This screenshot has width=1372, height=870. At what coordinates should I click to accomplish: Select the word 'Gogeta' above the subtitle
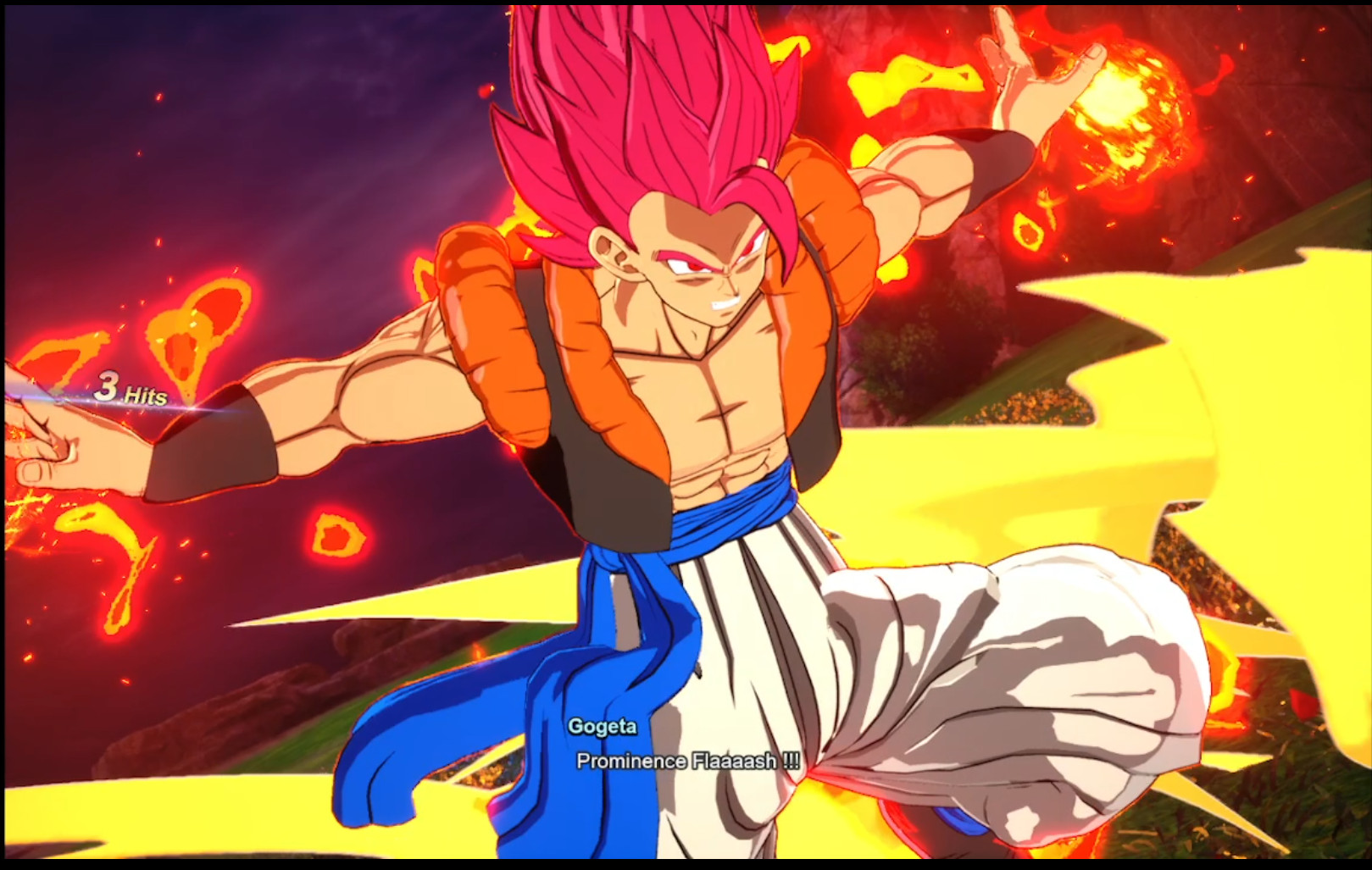[603, 726]
